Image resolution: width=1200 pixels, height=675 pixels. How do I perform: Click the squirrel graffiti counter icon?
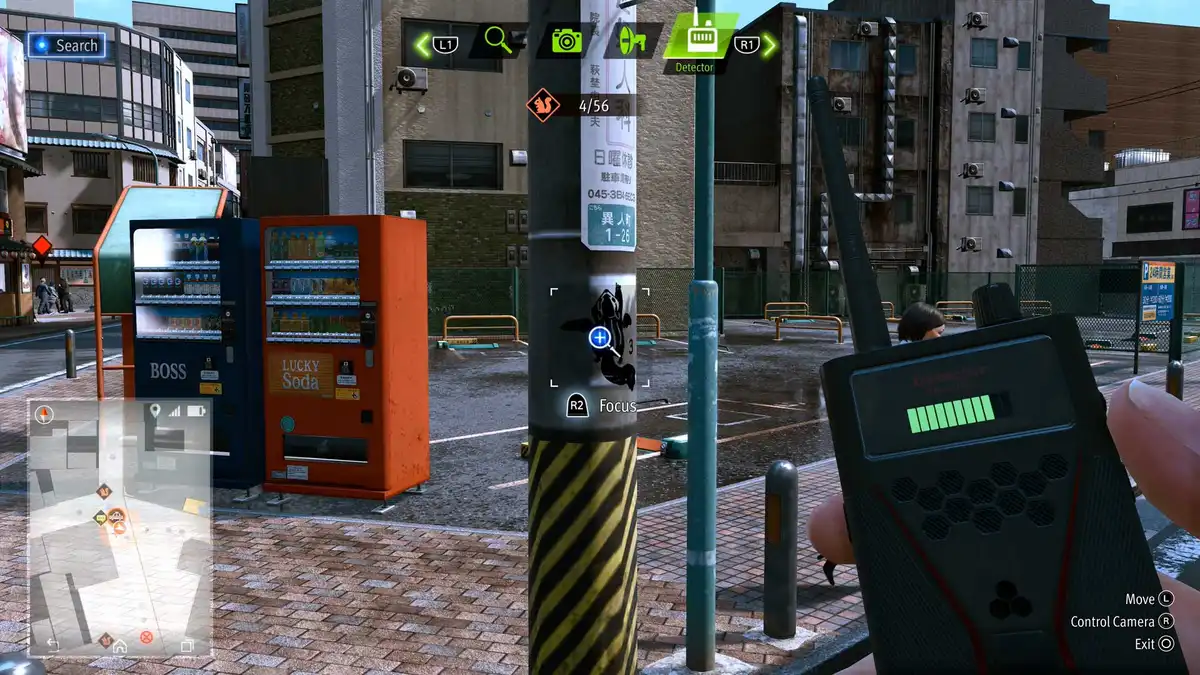pos(543,105)
